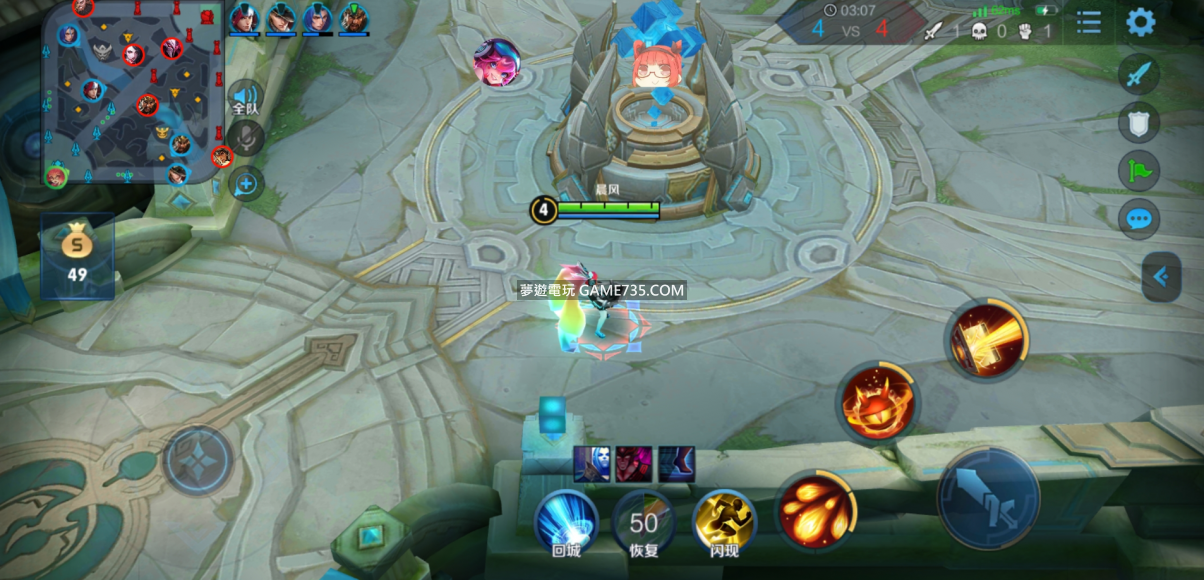Send the sword attack signal
The width and height of the screenshot is (1204, 580).
click(x=1139, y=74)
